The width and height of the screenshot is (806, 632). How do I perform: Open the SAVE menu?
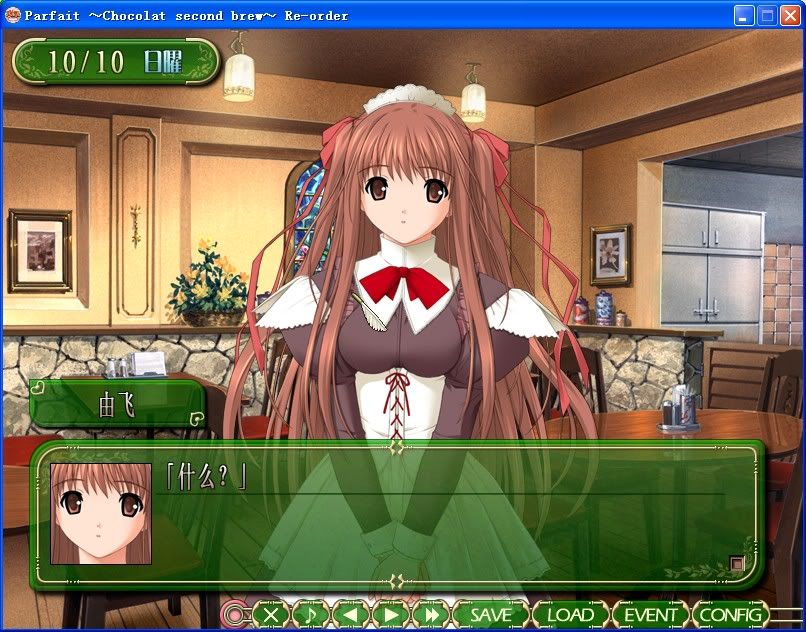tap(490, 615)
